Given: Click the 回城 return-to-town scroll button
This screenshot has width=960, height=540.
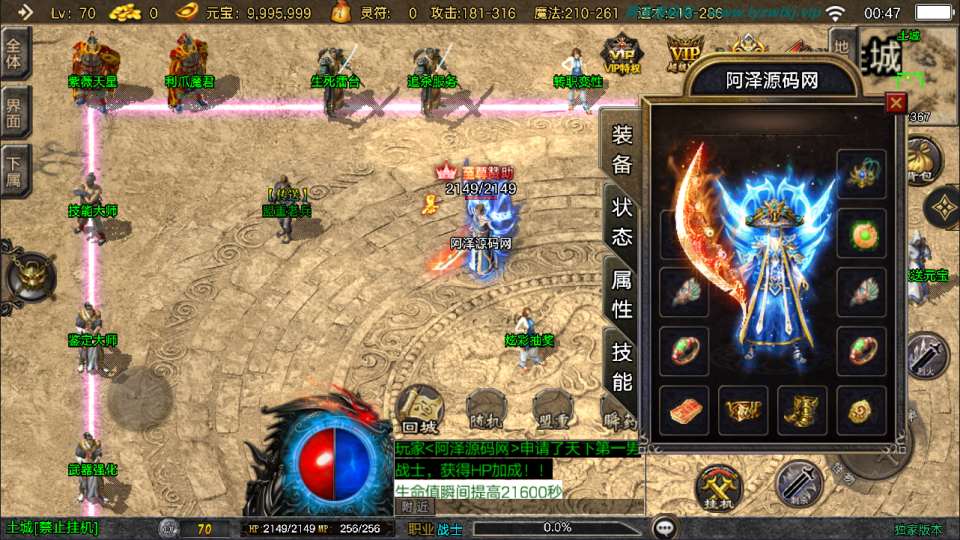Looking at the screenshot, I should pyautogui.click(x=419, y=411).
